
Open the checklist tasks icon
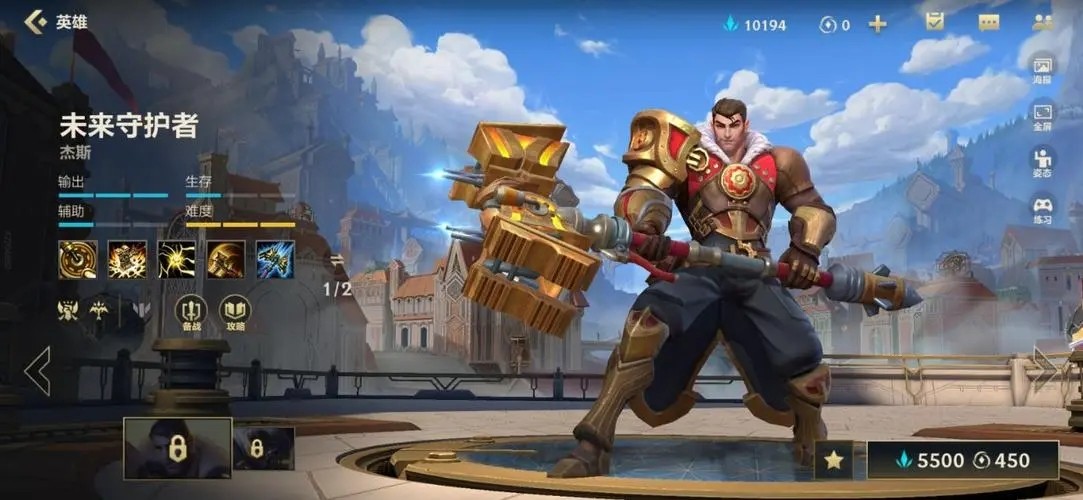935,22
